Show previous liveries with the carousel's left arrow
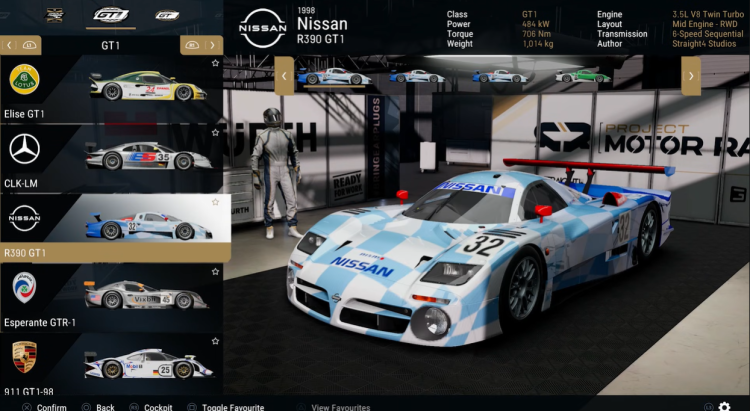The height and width of the screenshot is (411, 750). (285, 75)
